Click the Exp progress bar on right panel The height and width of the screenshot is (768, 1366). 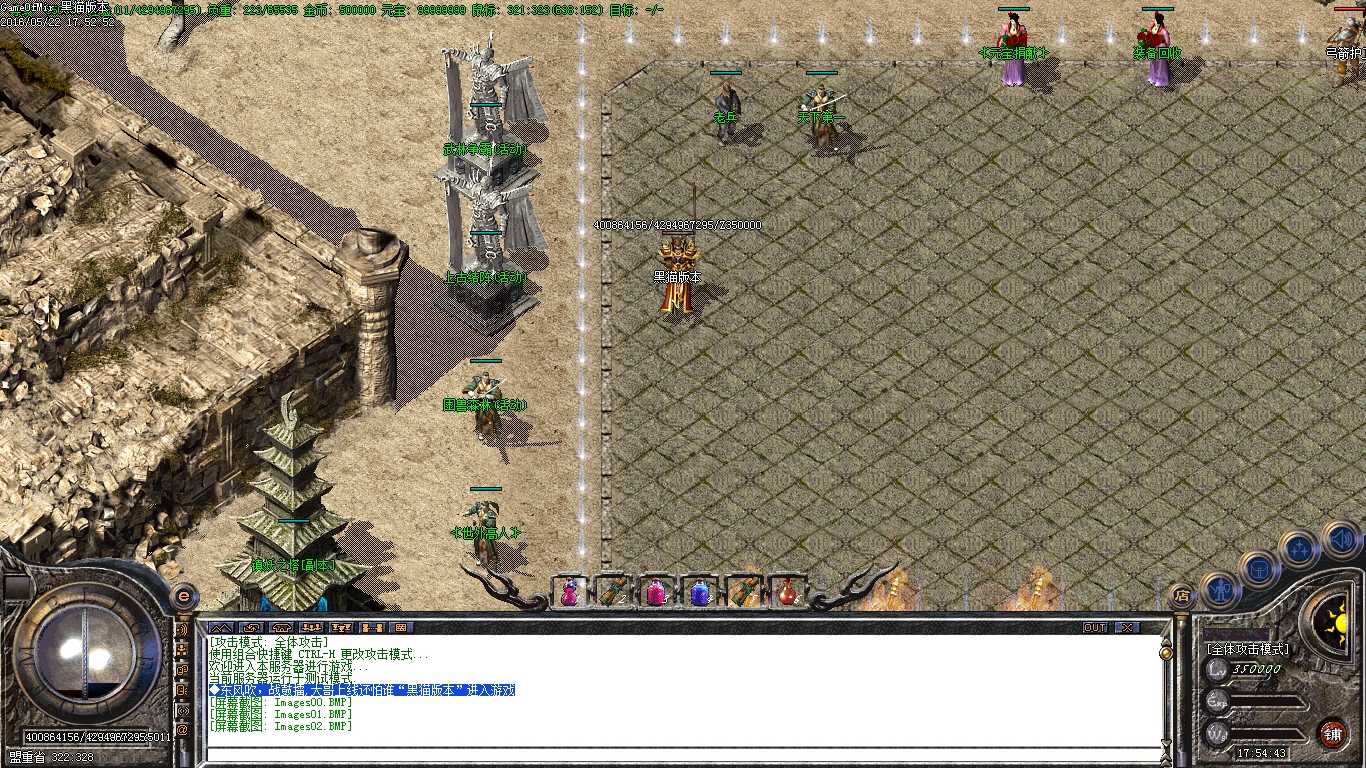pos(1264,700)
